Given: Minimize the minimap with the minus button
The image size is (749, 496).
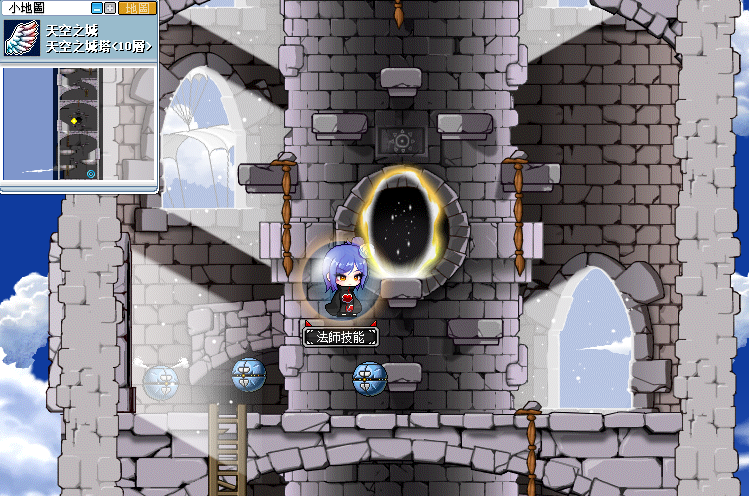Looking at the screenshot, I should (97, 8).
